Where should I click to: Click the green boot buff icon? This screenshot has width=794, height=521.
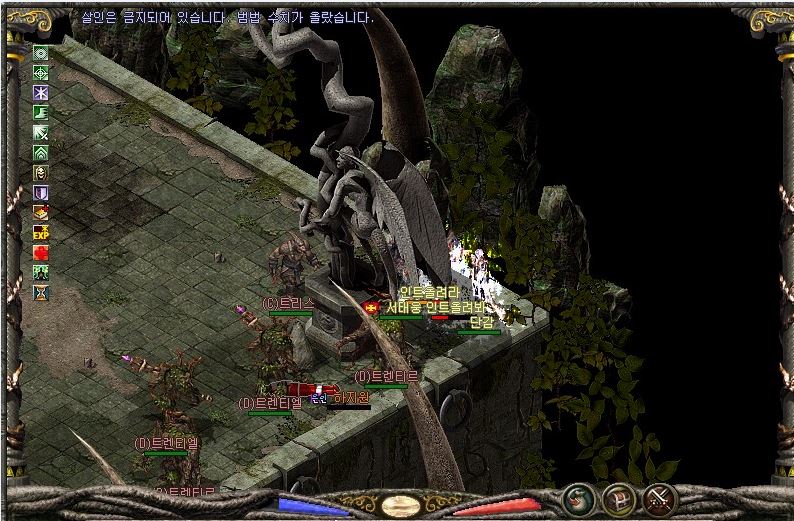click(x=41, y=113)
